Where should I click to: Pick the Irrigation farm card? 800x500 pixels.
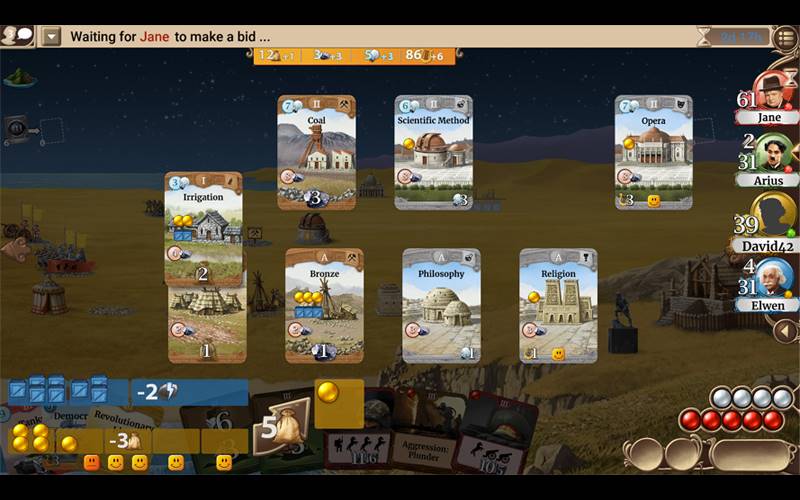tap(204, 228)
